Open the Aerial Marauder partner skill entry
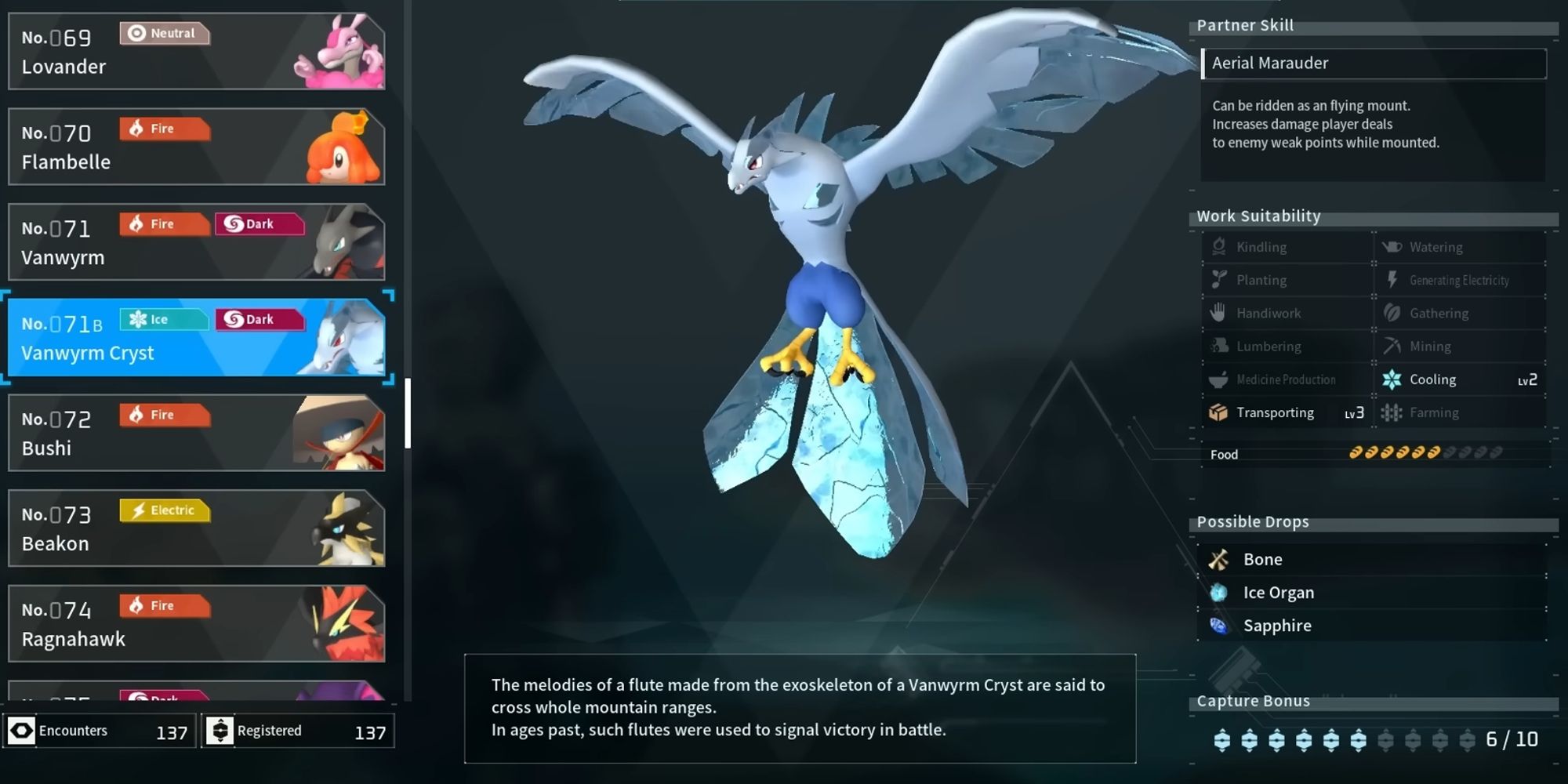Image resolution: width=1568 pixels, height=784 pixels. 1374,63
